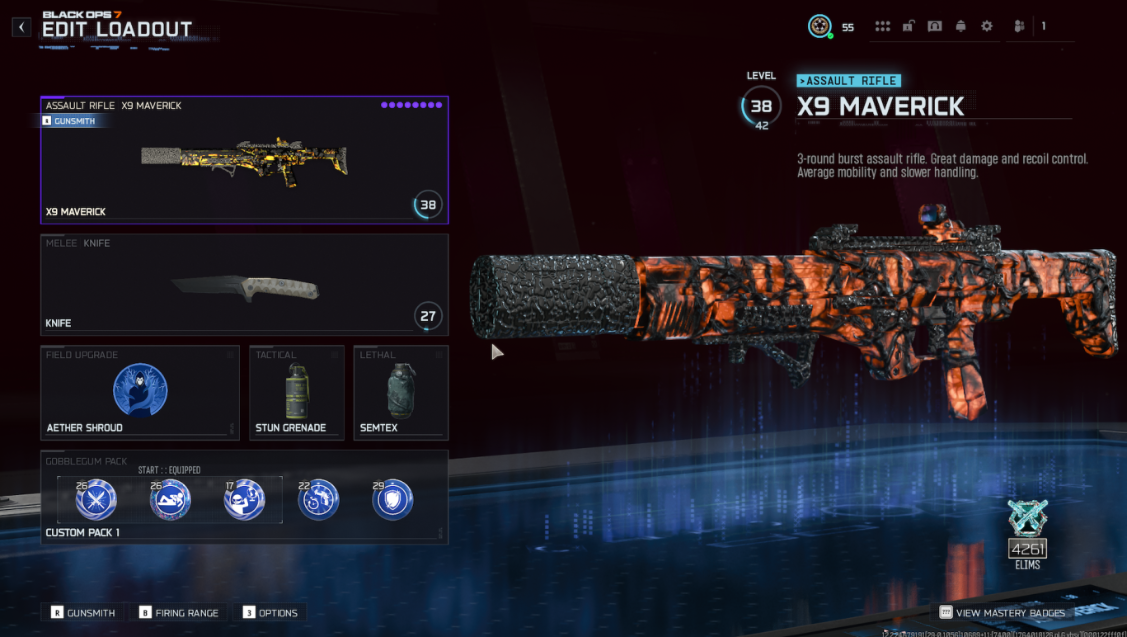Open the player profile emblem
This screenshot has width=1127, height=637.
tap(820, 27)
